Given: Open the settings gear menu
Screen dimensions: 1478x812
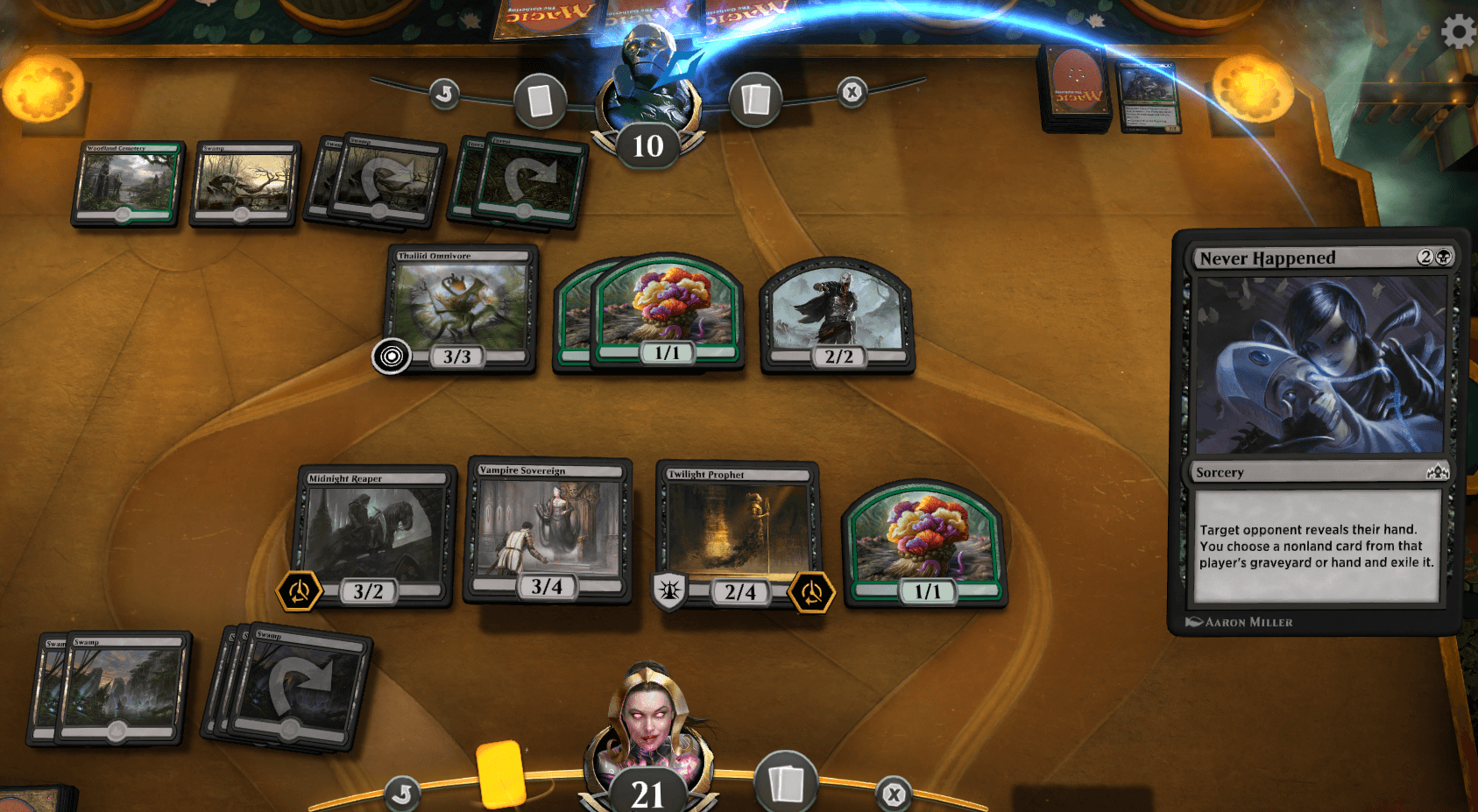Looking at the screenshot, I should [1458, 32].
